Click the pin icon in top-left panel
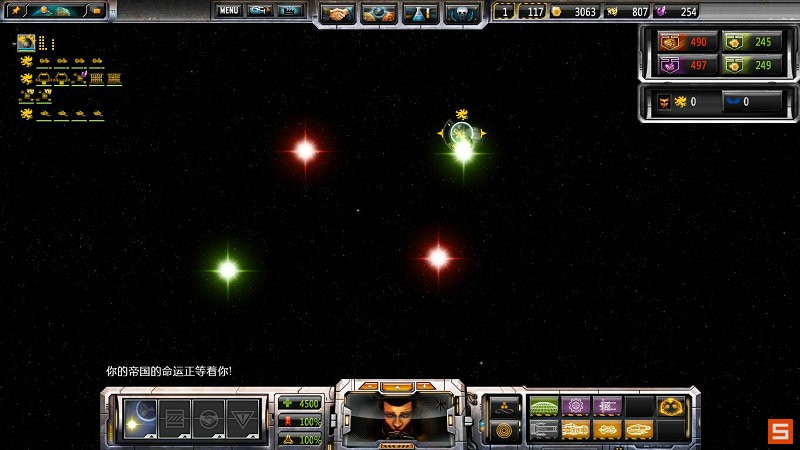800x450 pixels. tap(16, 10)
